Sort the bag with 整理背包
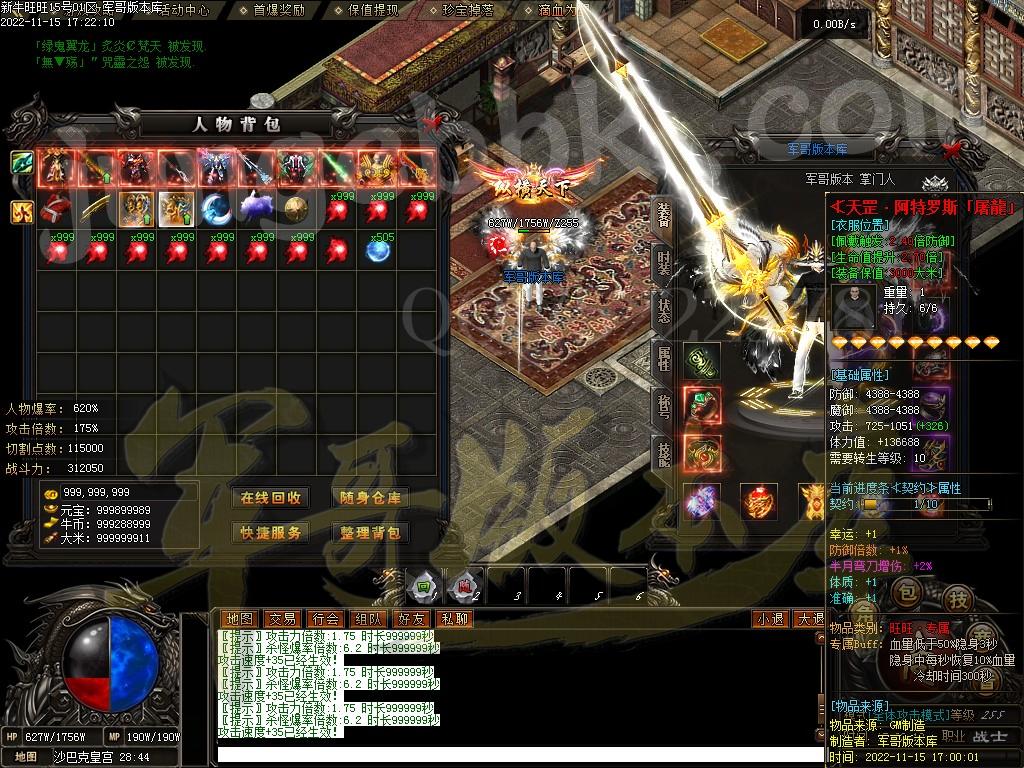Viewport: 1024px width, 768px height. 370,533
